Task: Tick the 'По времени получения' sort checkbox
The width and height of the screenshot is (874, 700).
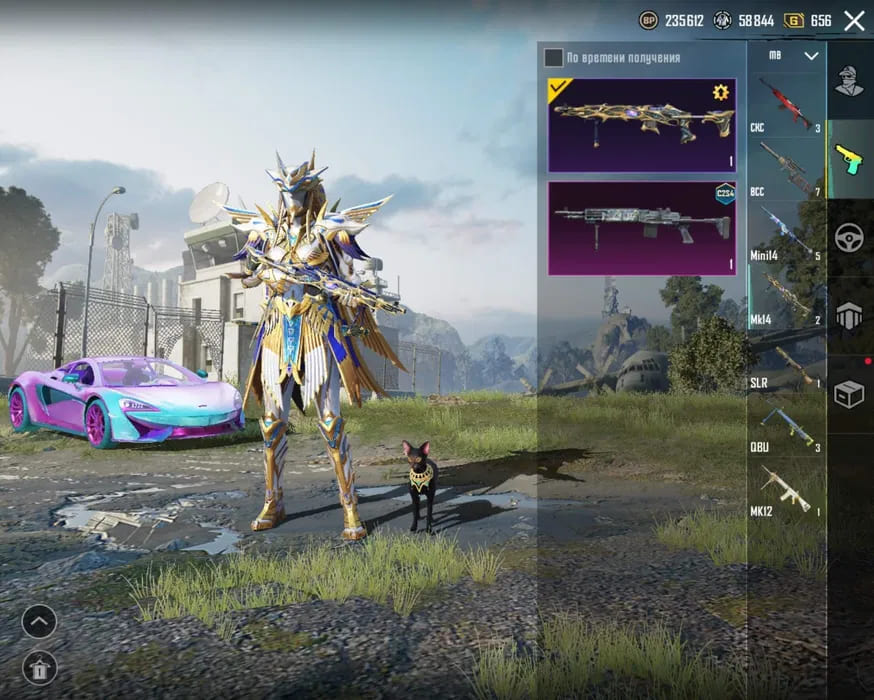Action: click(553, 57)
